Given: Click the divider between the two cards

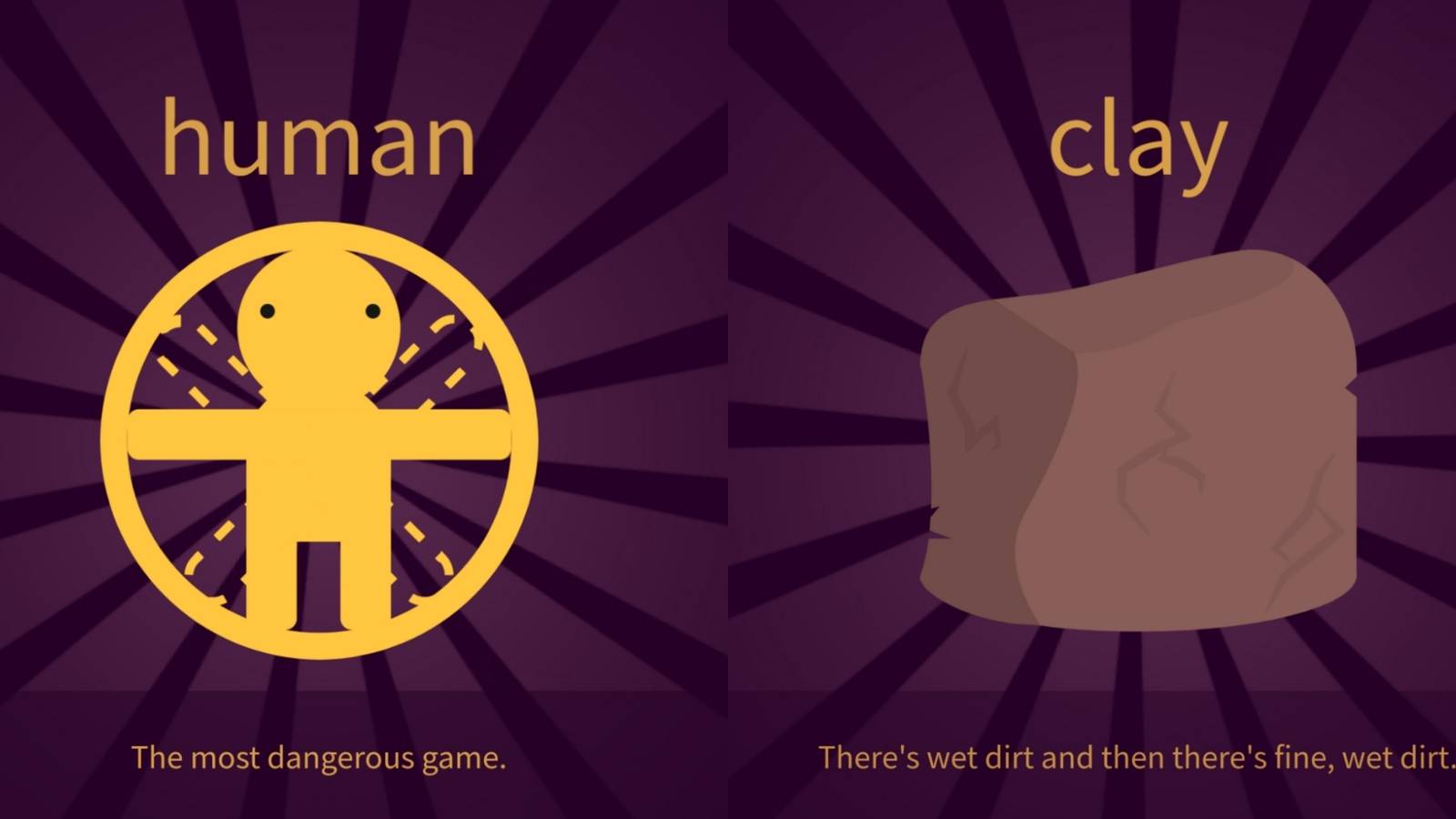Looking at the screenshot, I should point(728,409).
